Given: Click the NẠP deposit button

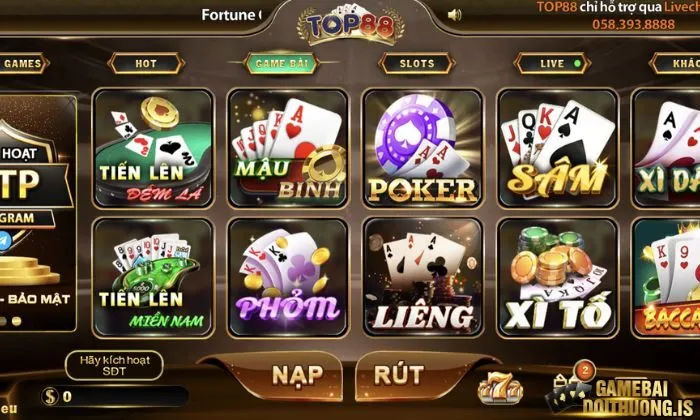Looking at the screenshot, I should (x=297, y=375).
